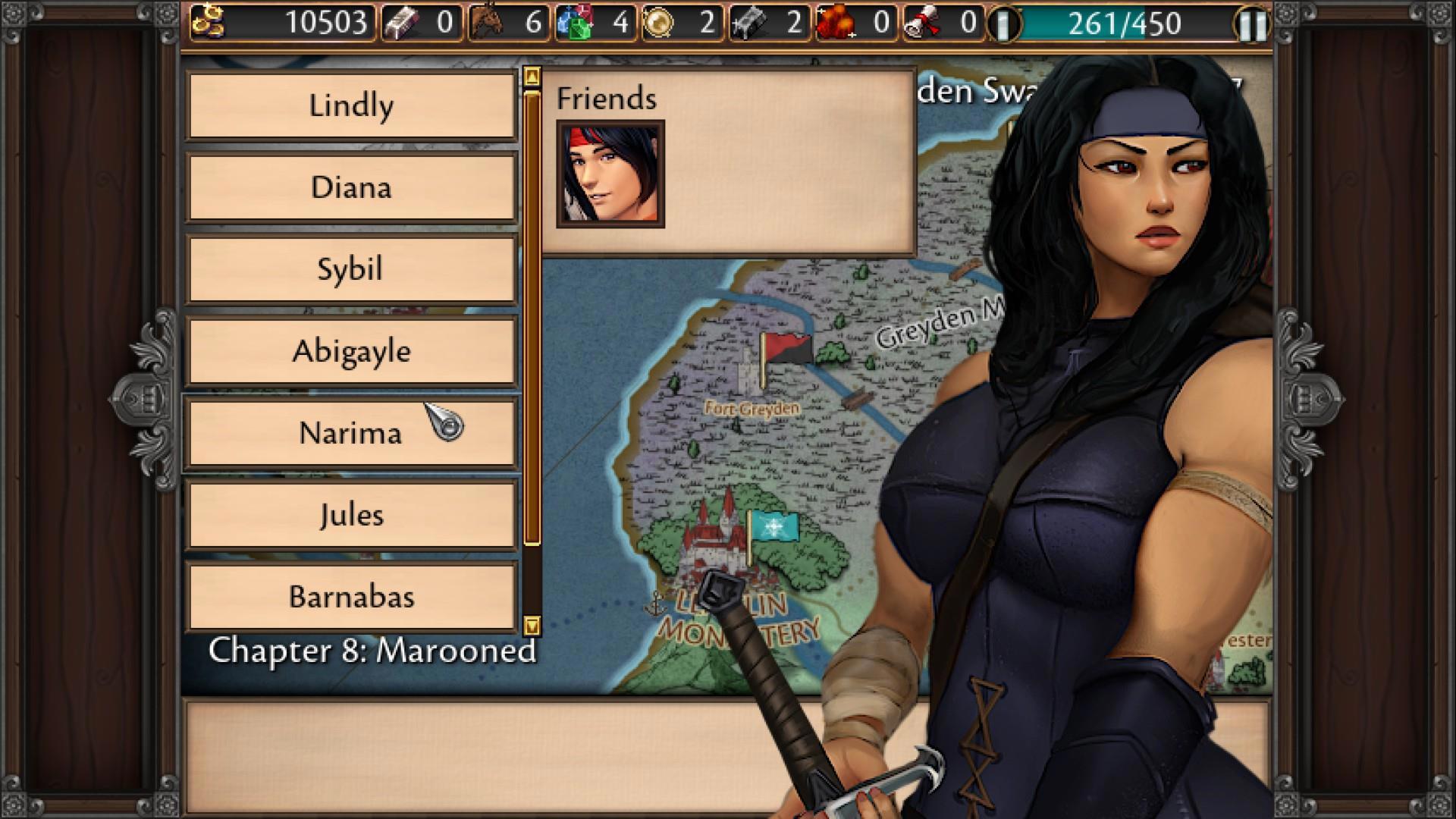Open the Barnabas entry
Screen dimensions: 1456x819
coord(351,597)
